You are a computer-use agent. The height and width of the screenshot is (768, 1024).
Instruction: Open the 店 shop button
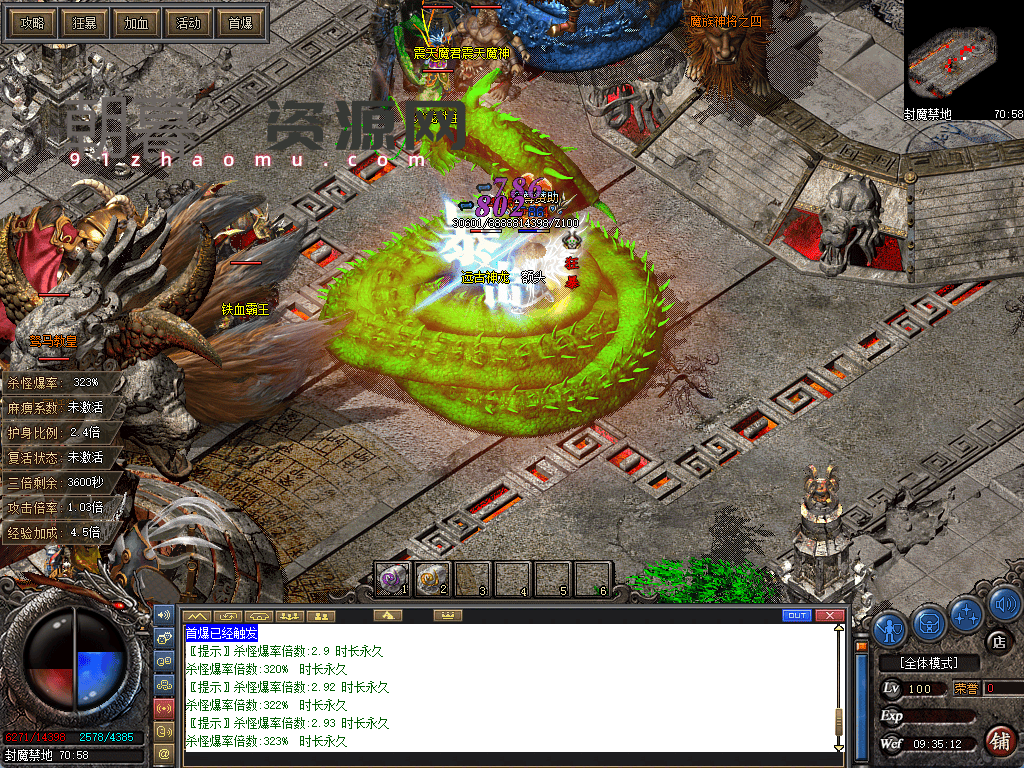pyautogui.click(x=996, y=641)
